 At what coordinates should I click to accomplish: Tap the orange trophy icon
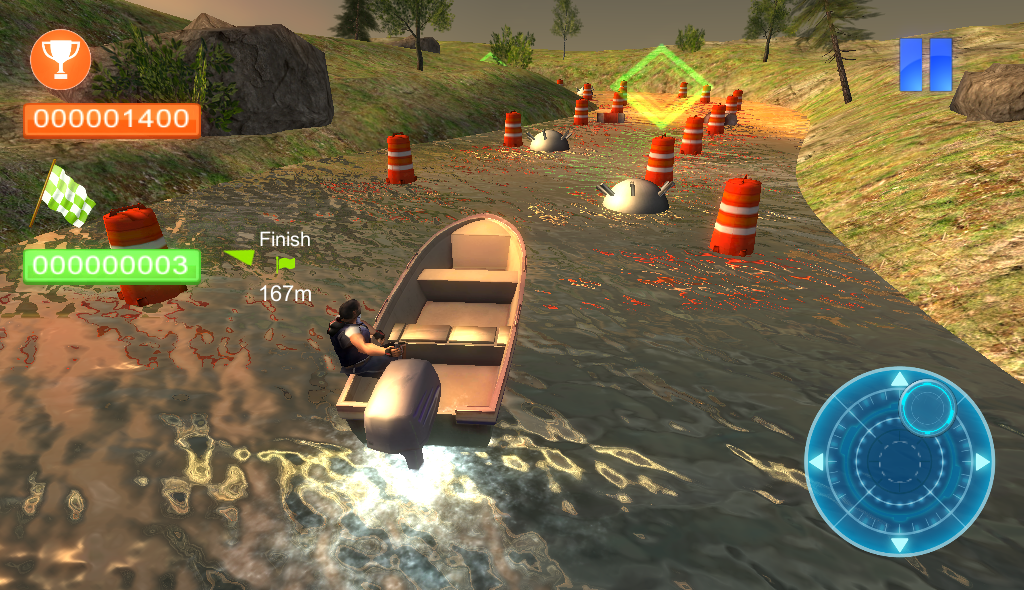(60, 60)
